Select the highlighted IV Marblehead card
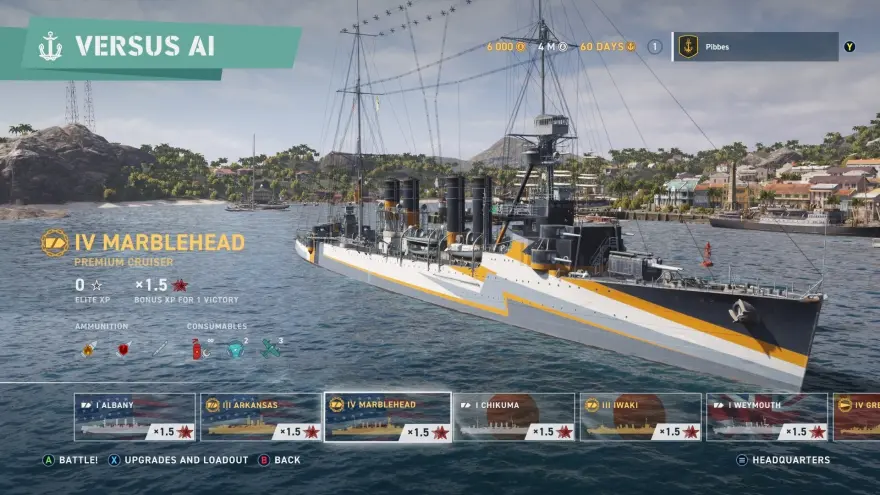880x495 pixels. (387, 417)
